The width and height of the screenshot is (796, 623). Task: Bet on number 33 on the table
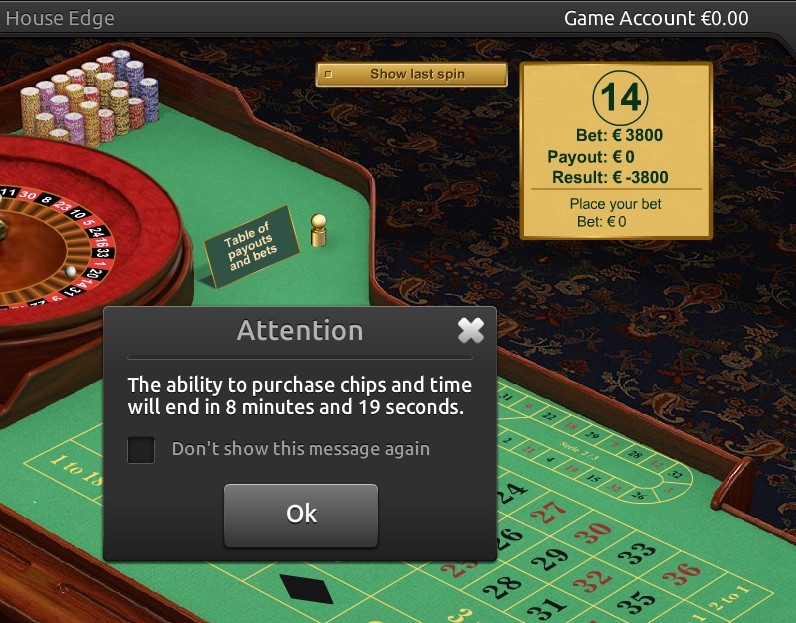(636, 553)
